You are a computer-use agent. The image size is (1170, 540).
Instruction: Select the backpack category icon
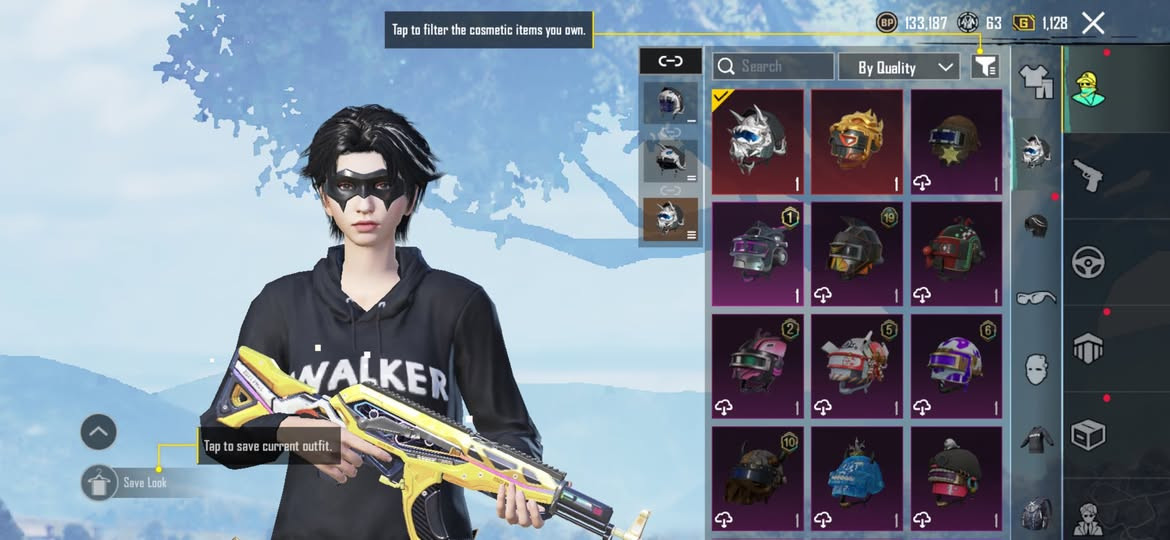(1036, 513)
